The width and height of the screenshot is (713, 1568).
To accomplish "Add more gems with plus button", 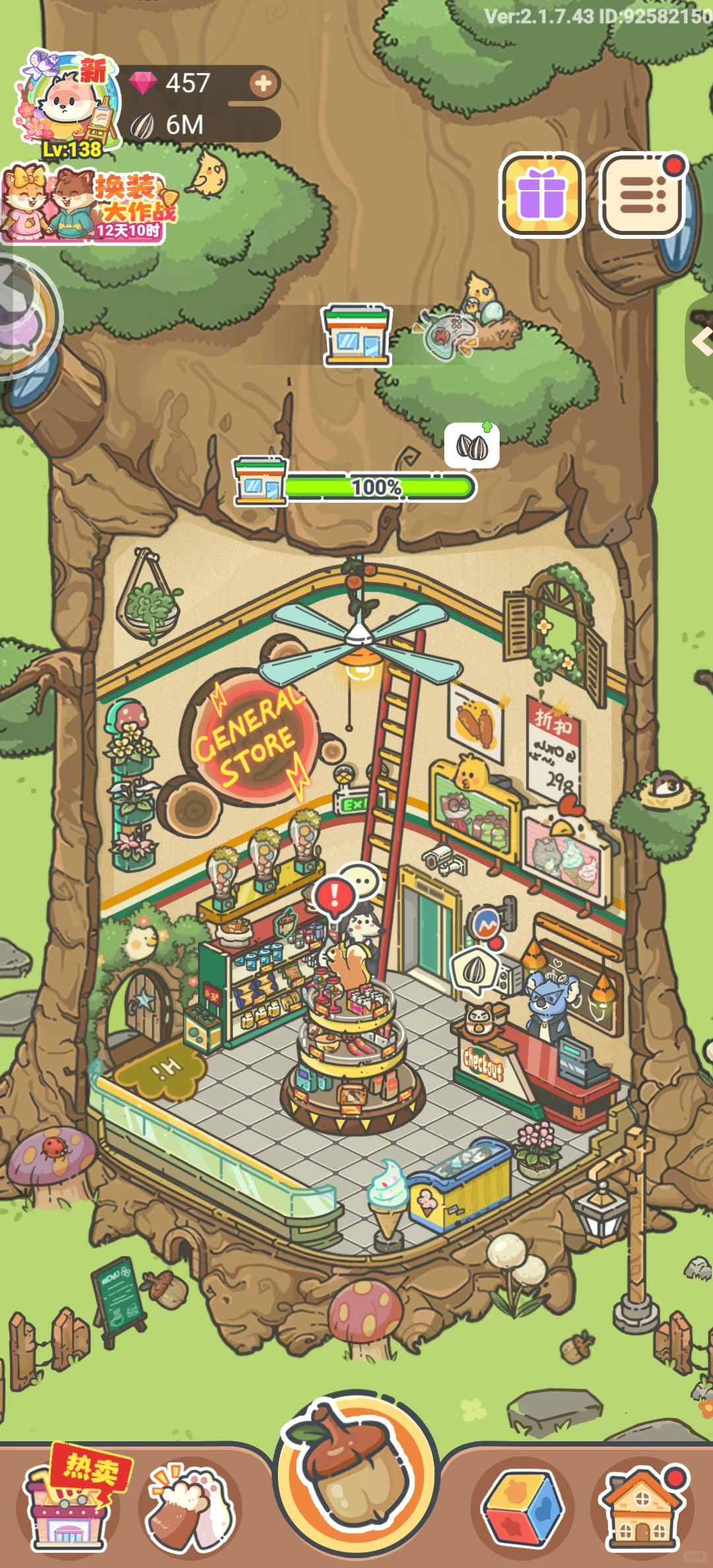I will (x=263, y=84).
